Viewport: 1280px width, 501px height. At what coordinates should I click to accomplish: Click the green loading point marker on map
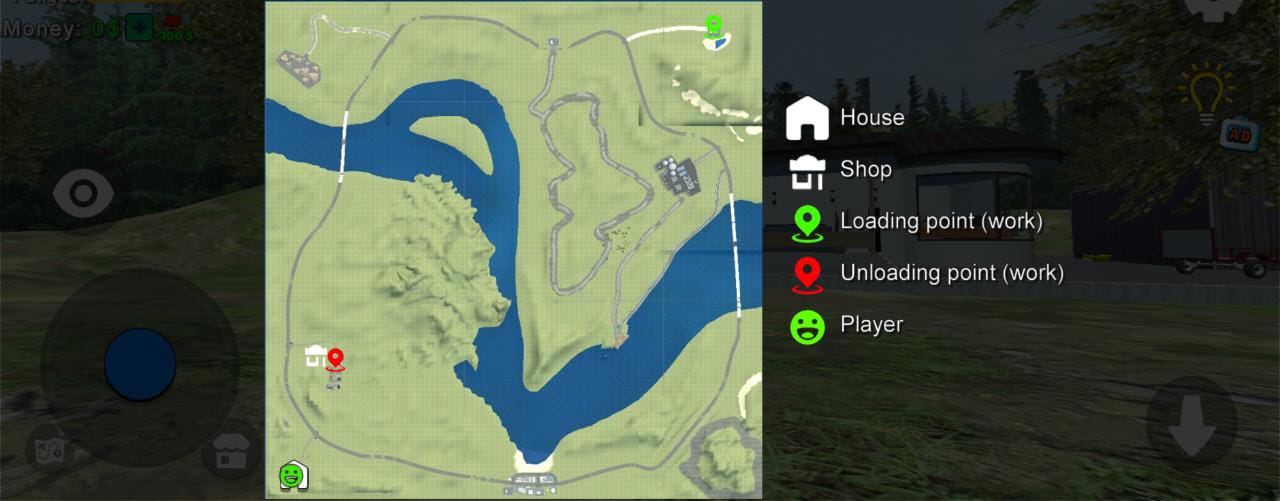[x=713, y=26]
